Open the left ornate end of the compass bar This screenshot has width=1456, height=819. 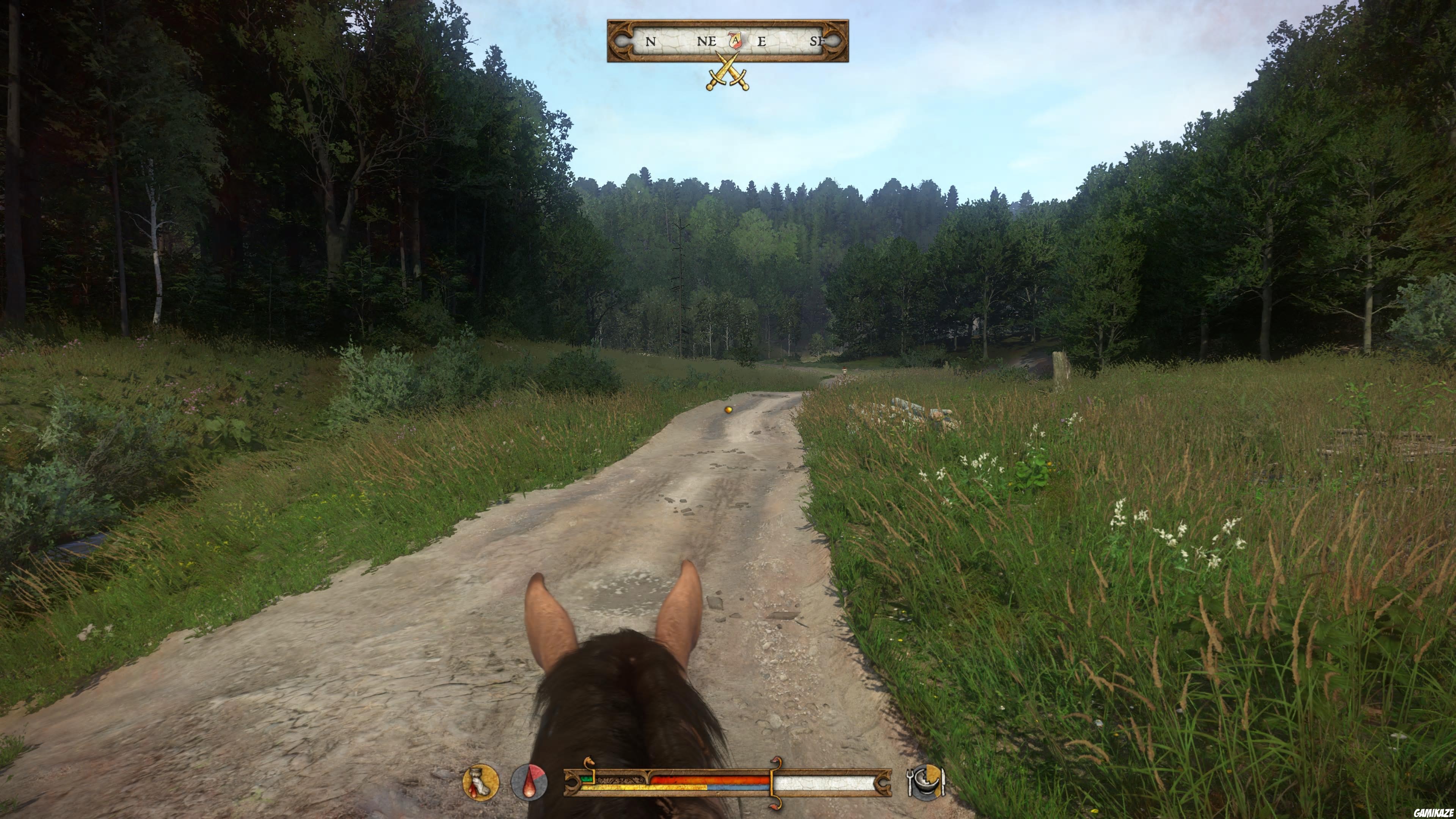[x=621, y=41]
